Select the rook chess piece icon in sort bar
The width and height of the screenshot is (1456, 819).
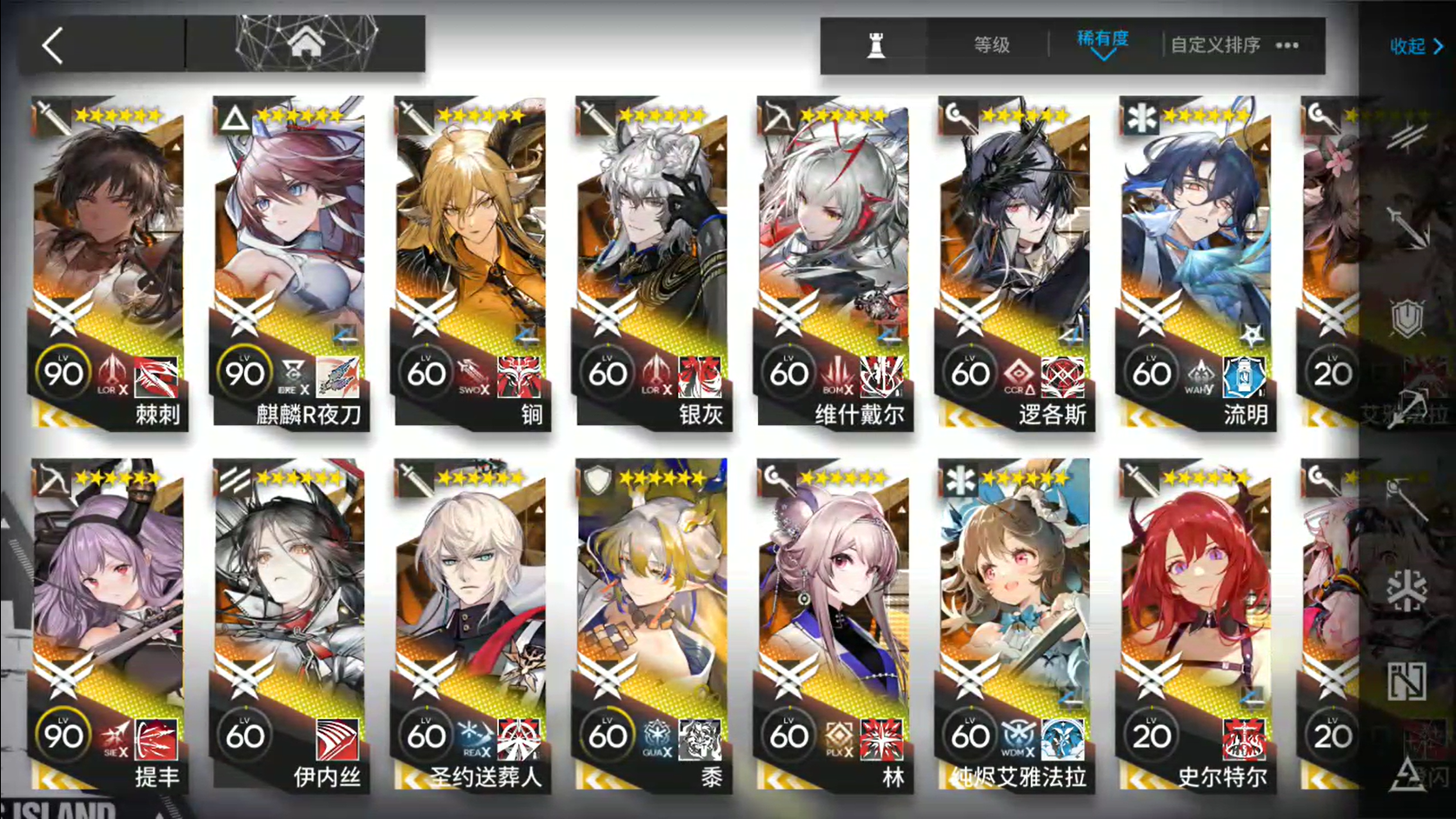(876, 45)
